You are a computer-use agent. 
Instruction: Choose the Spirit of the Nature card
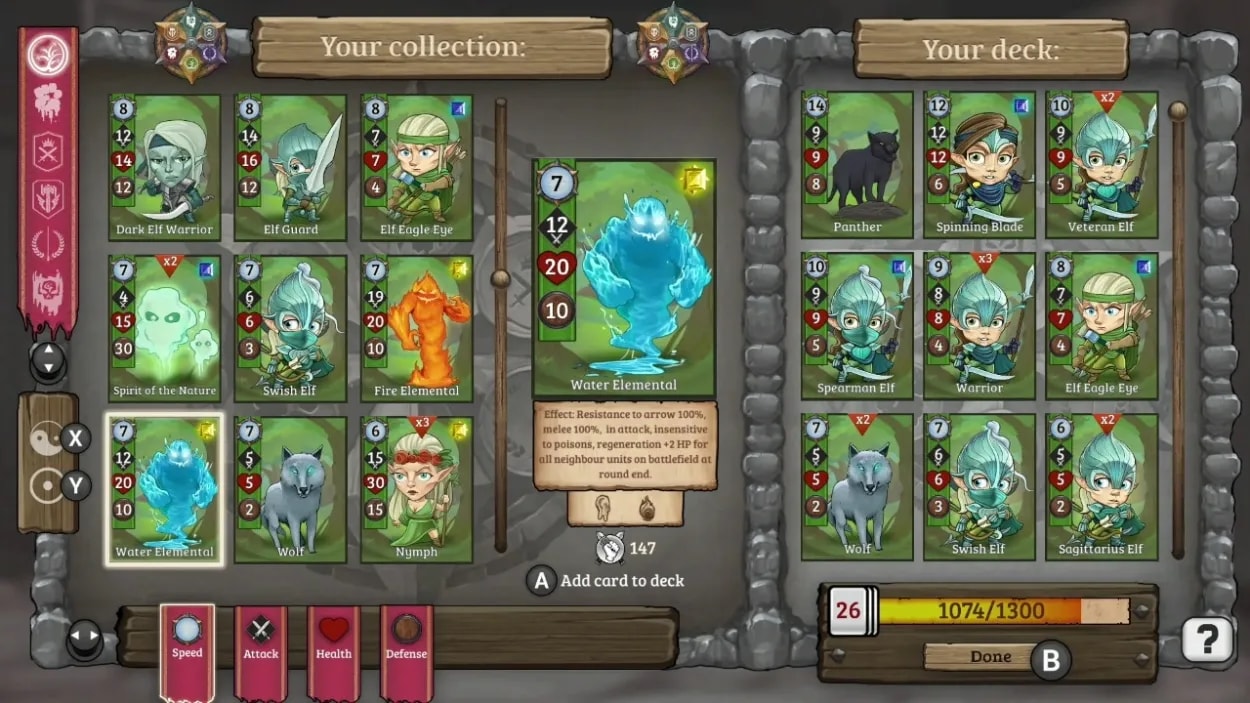pos(165,328)
